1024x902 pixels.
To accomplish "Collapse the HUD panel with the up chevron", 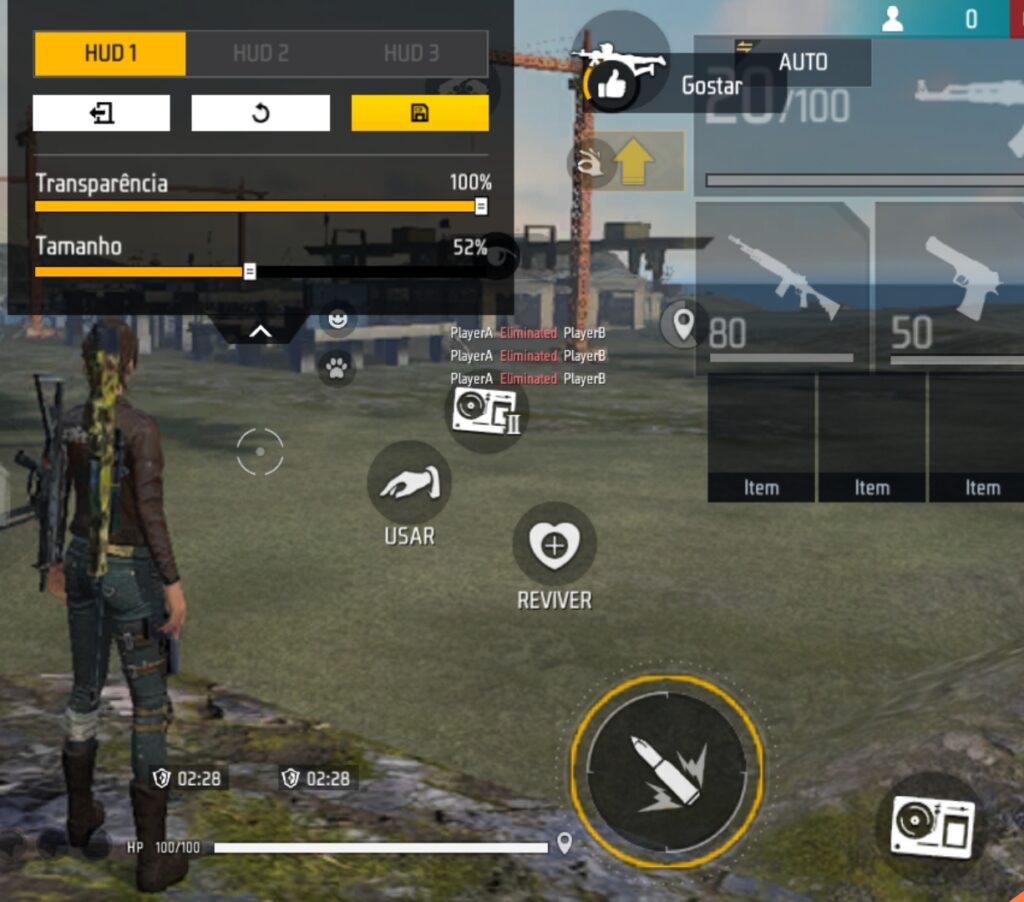I will (x=259, y=331).
